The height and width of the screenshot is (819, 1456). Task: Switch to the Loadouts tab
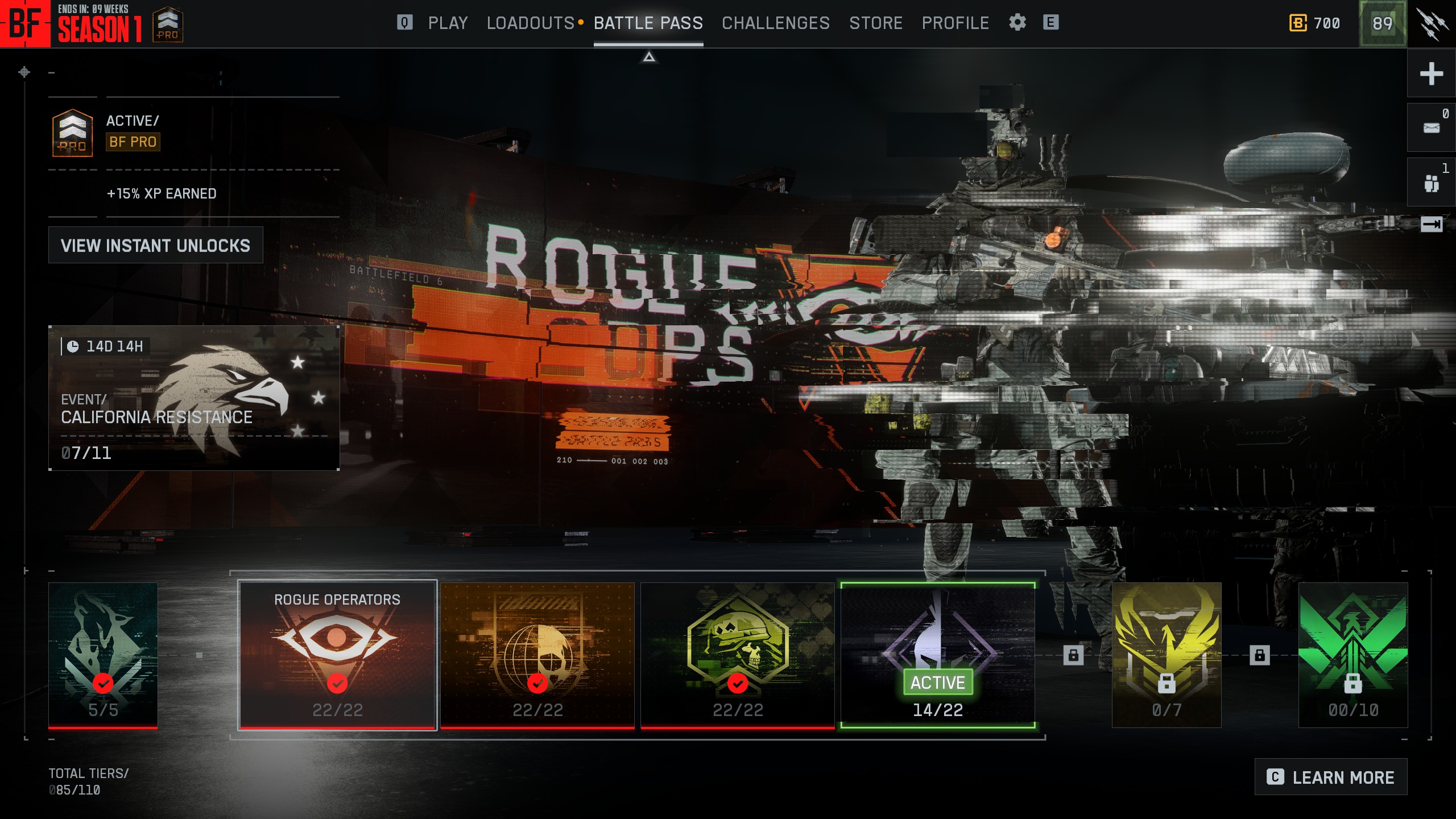click(530, 23)
